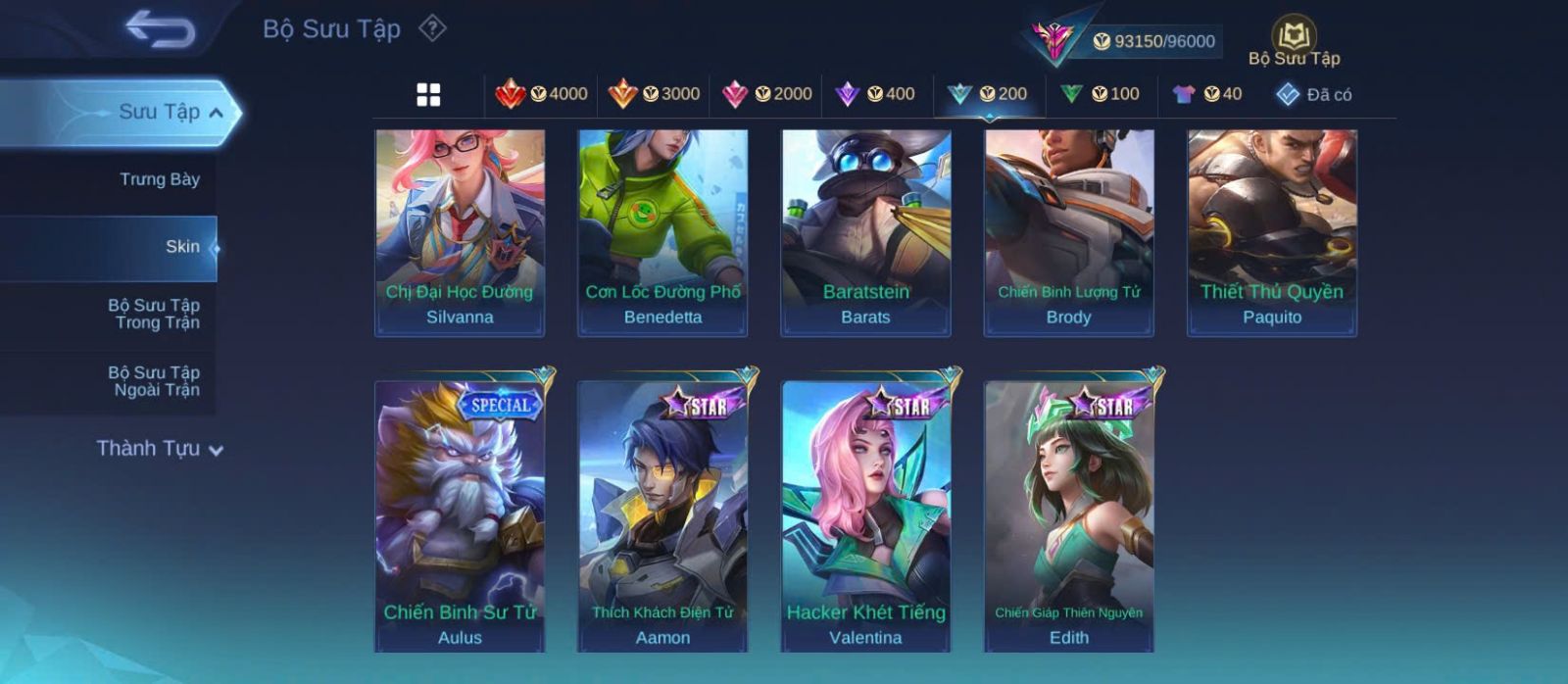Open the Trưng Bày menu entry
Screen dimensions: 1568x684
pyautogui.click(x=159, y=179)
